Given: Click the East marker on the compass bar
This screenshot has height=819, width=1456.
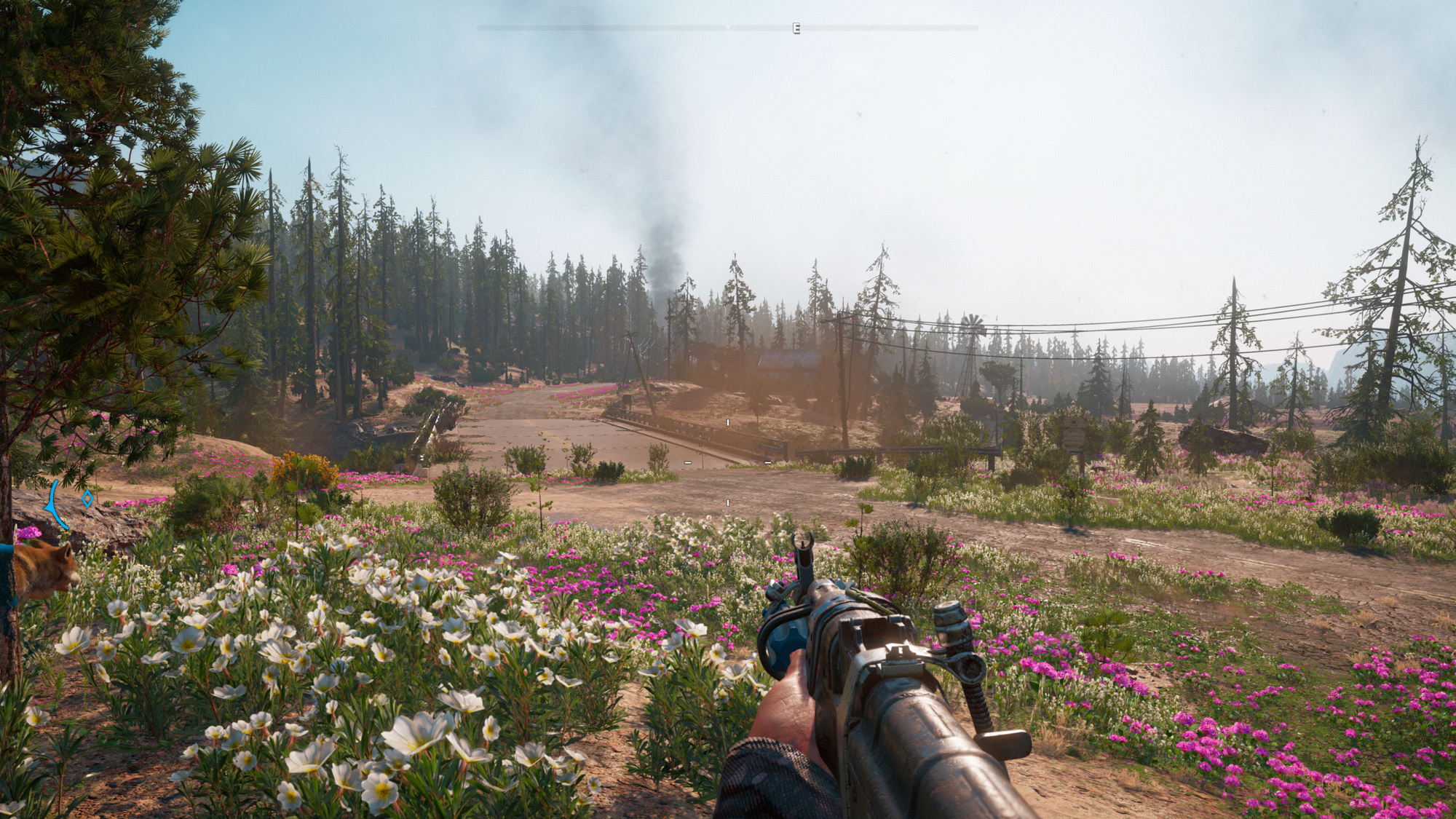Looking at the screenshot, I should pyautogui.click(x=796, y=28).
